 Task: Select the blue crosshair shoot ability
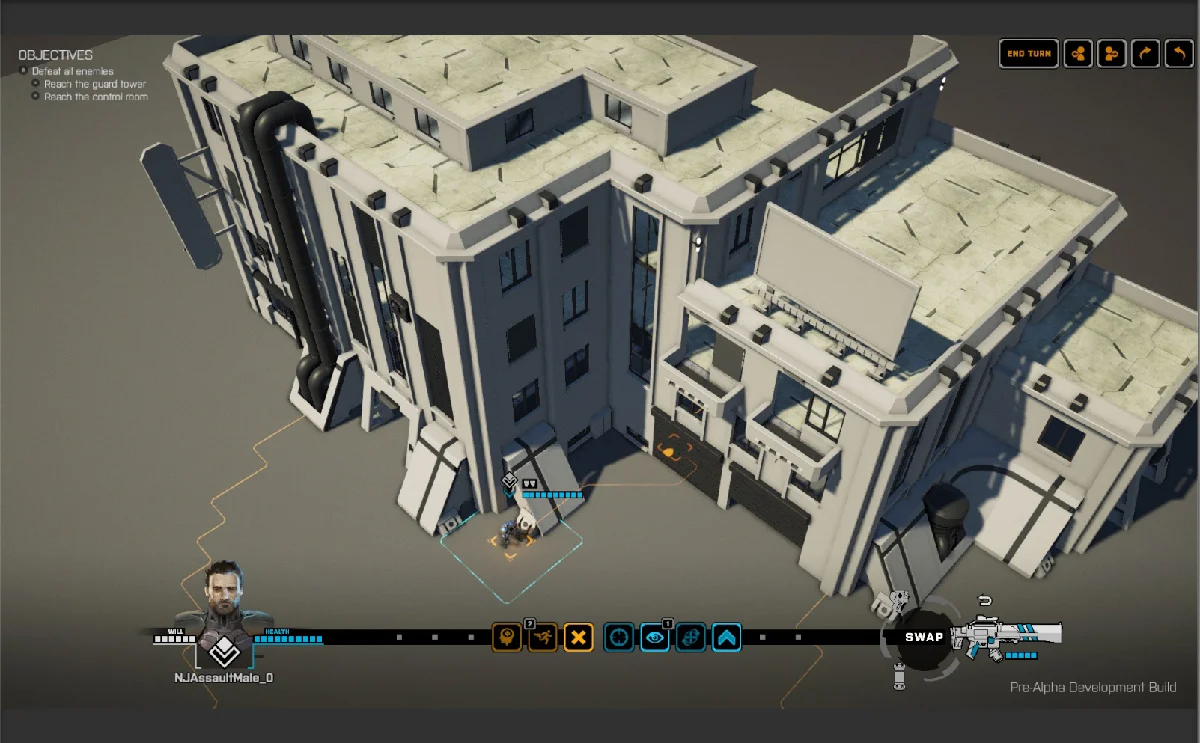(x=619, y=637)
